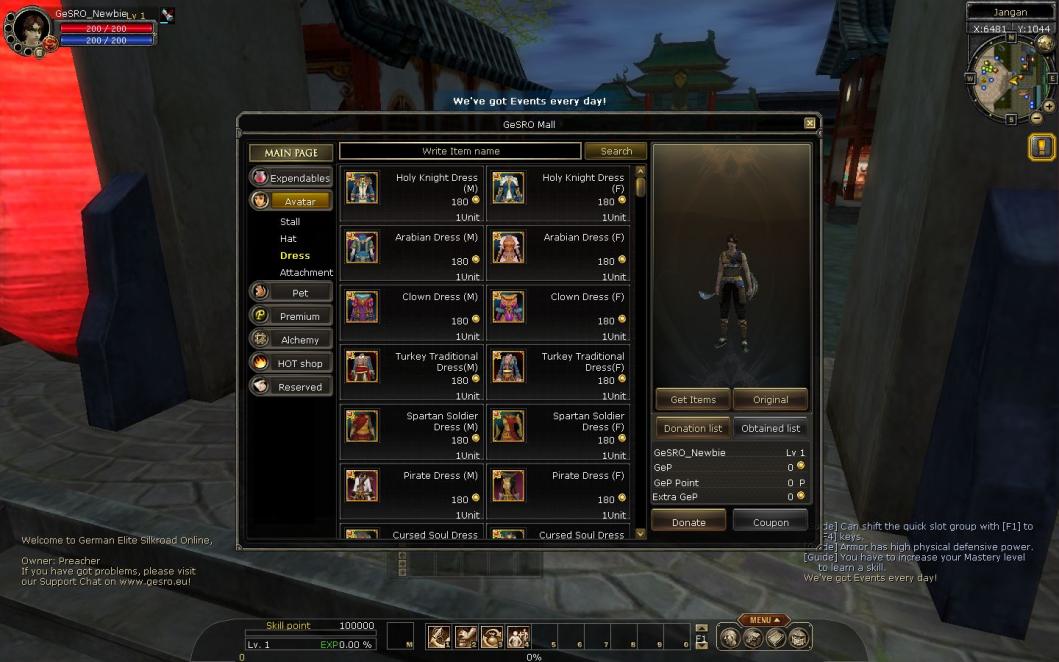The image size is (1059, 662).
Task: Open the Attachment subcategory
Action: pyautogui.click(x=306, y=273)
